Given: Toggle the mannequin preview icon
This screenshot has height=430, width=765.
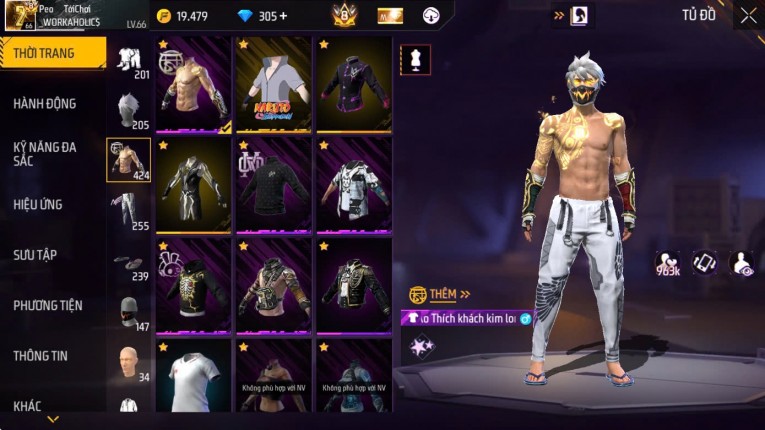Looking at the screenshot, I should tap(415, 59).
